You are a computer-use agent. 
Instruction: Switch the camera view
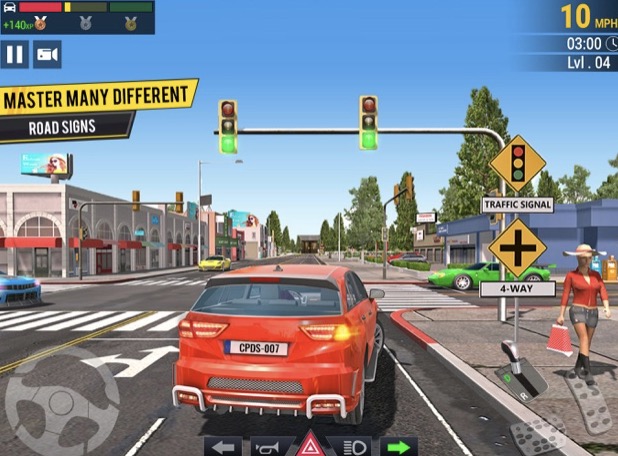tap(48, 54)
